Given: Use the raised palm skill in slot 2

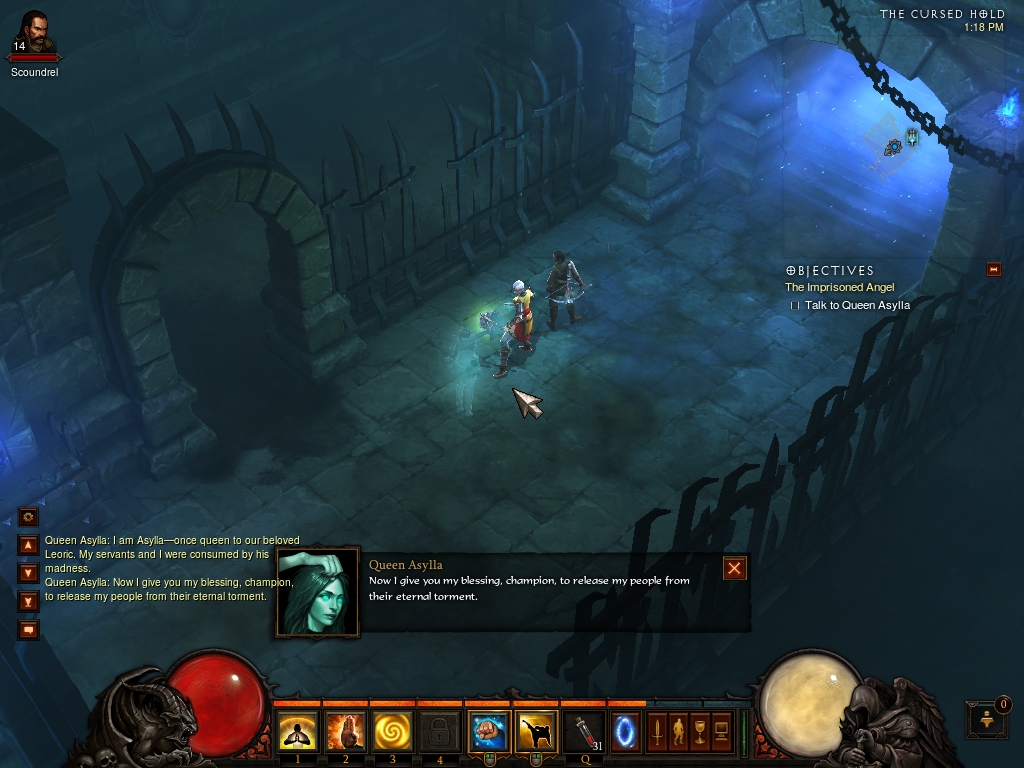Looking at the screenshot, I should click(x=345, y=732).
